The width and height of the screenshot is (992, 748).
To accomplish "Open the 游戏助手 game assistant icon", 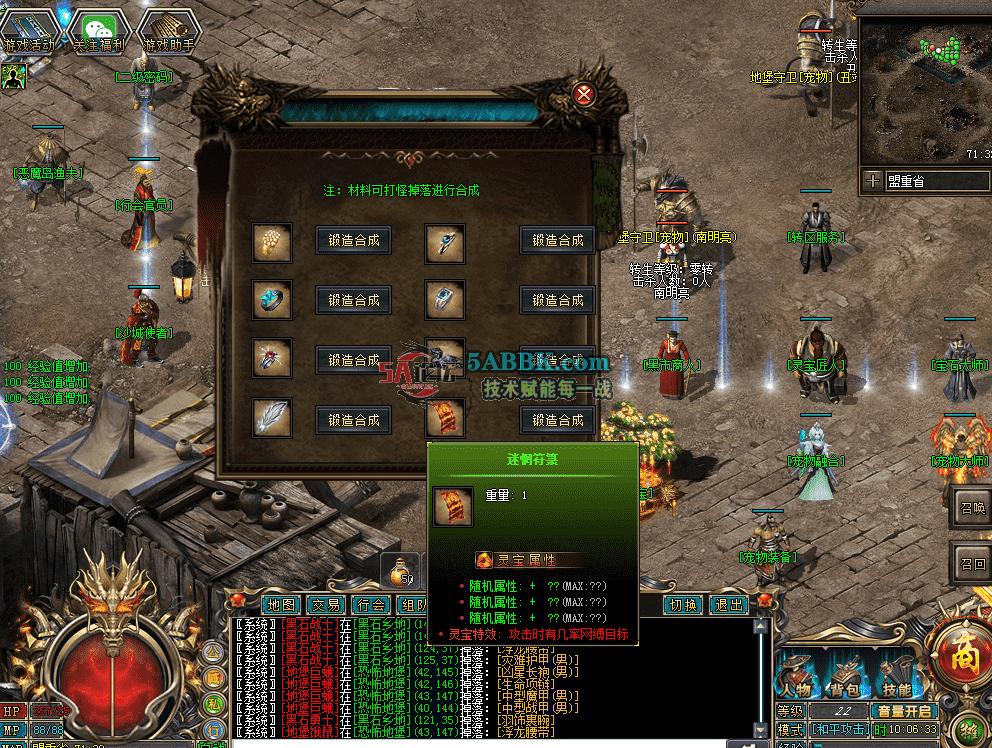I will (168, 32).
